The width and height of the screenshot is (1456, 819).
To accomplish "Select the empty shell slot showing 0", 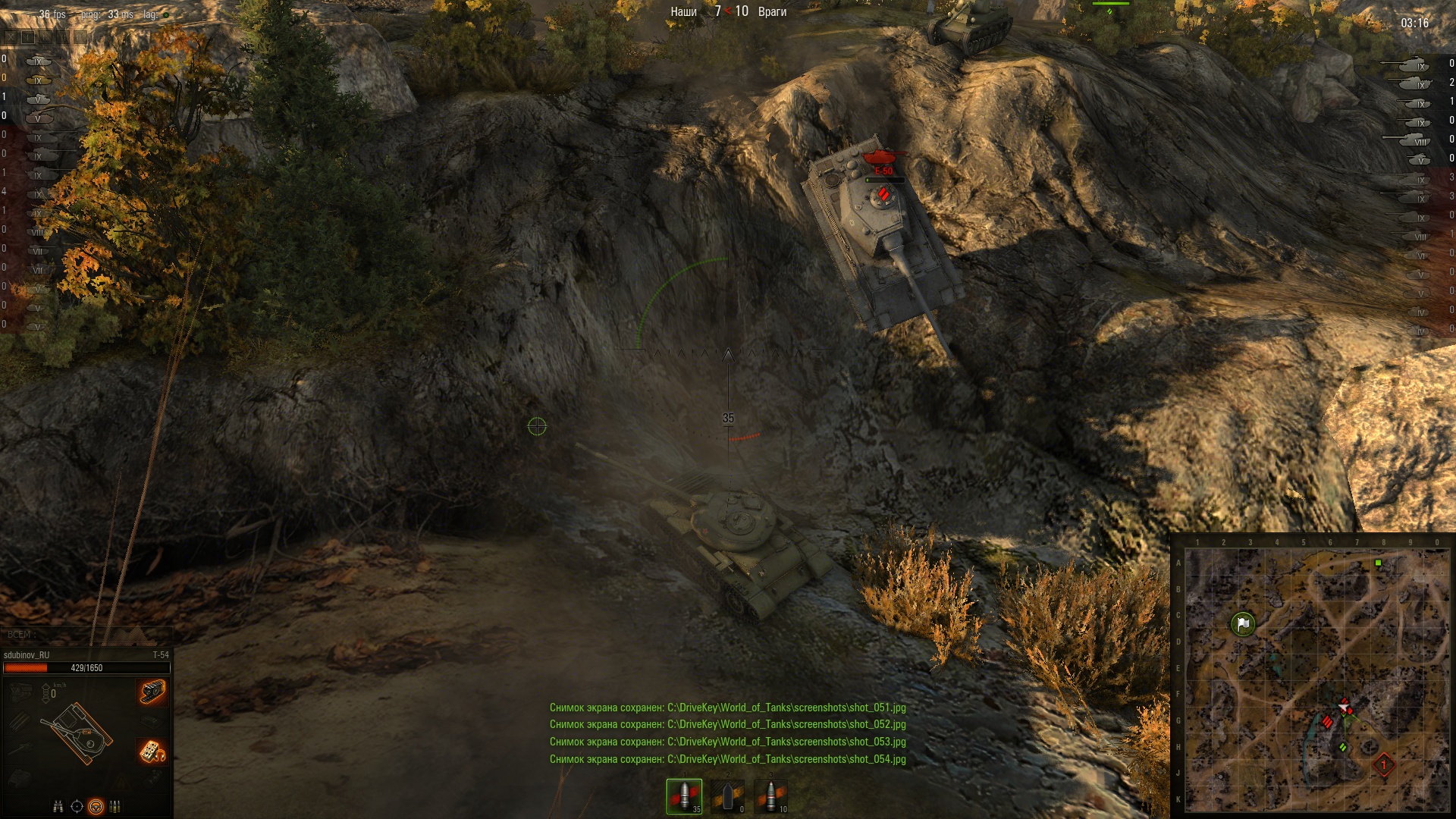I will 728,796.
